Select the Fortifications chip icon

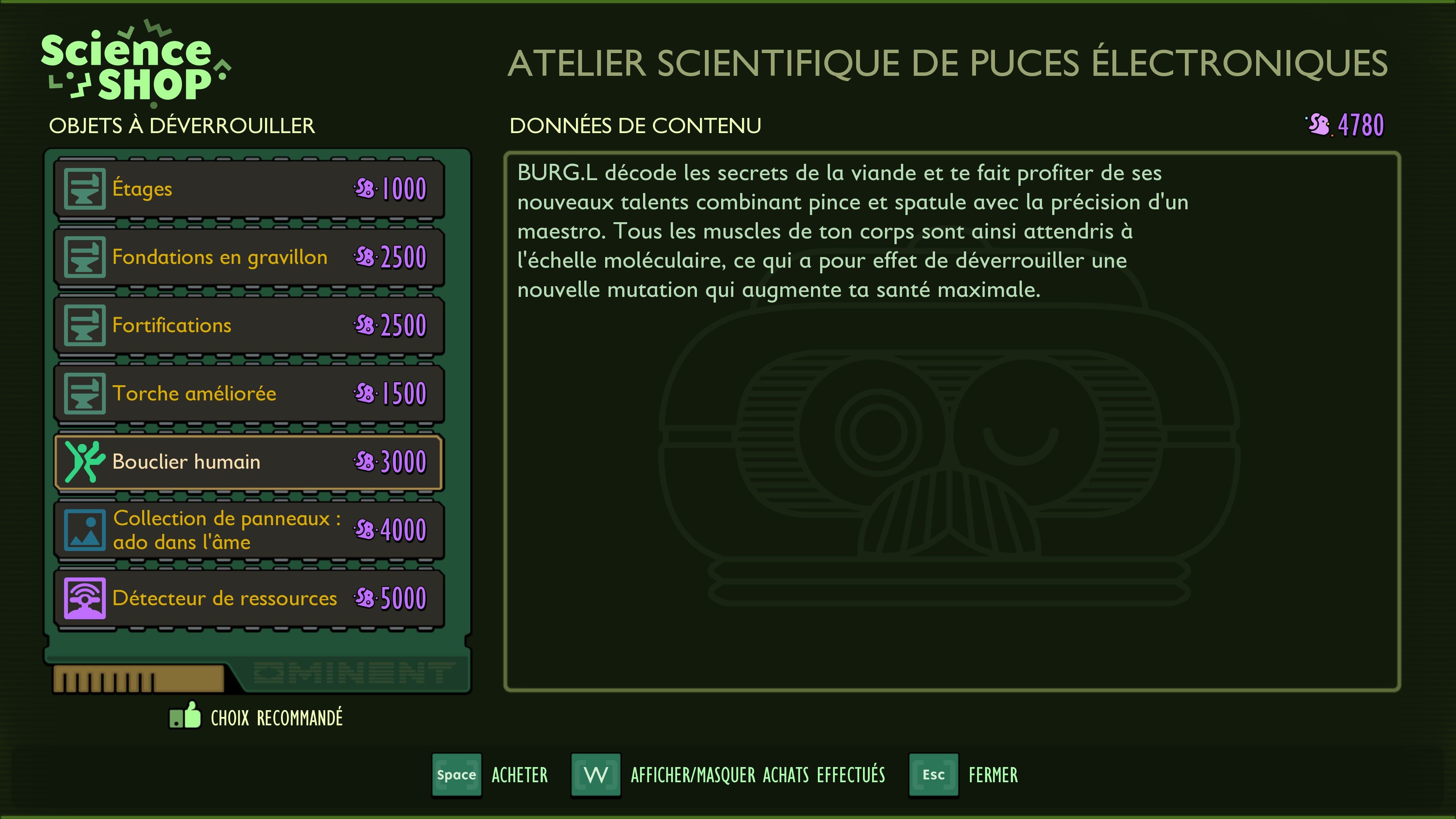pos(85,325)
